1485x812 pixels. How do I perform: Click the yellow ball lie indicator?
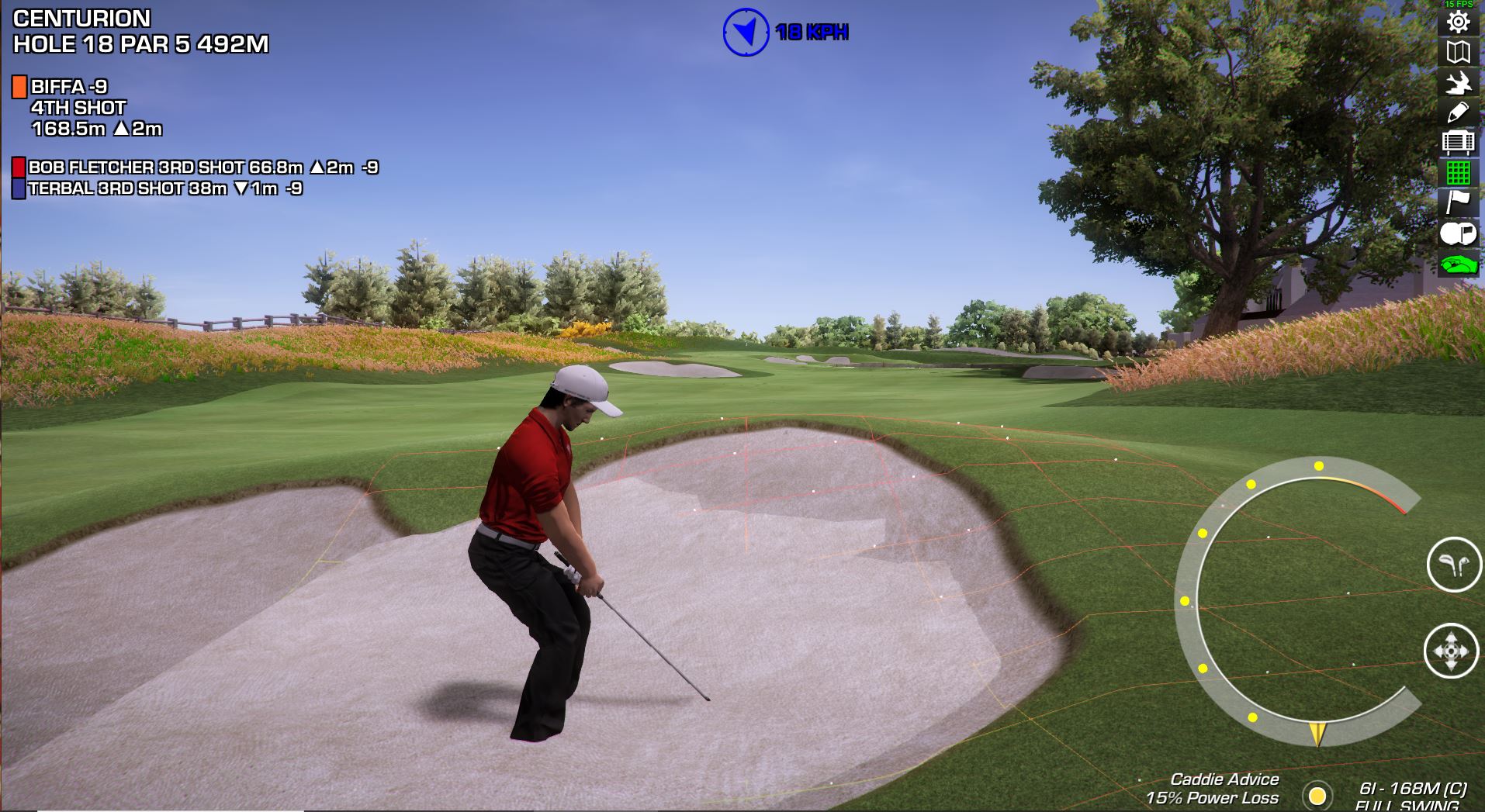click(x=1317, y=796)
